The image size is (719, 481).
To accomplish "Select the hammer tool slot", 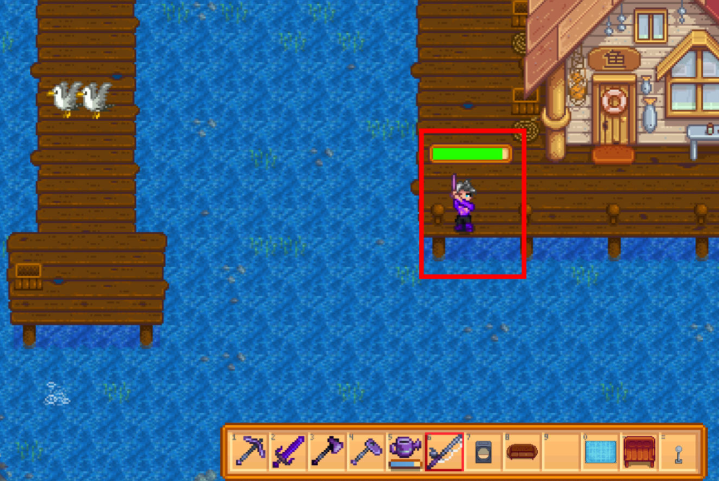I will pyautogui.click(x=366, y=451).
